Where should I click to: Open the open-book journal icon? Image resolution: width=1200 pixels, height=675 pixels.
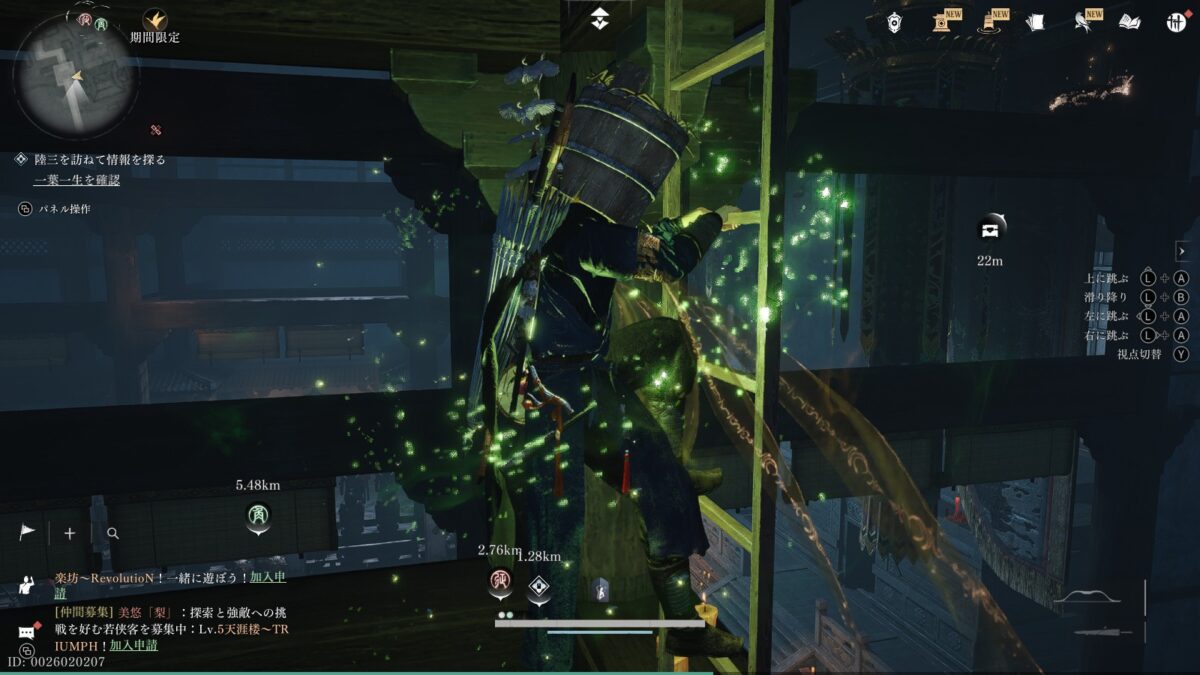(x=1129, y=22)
